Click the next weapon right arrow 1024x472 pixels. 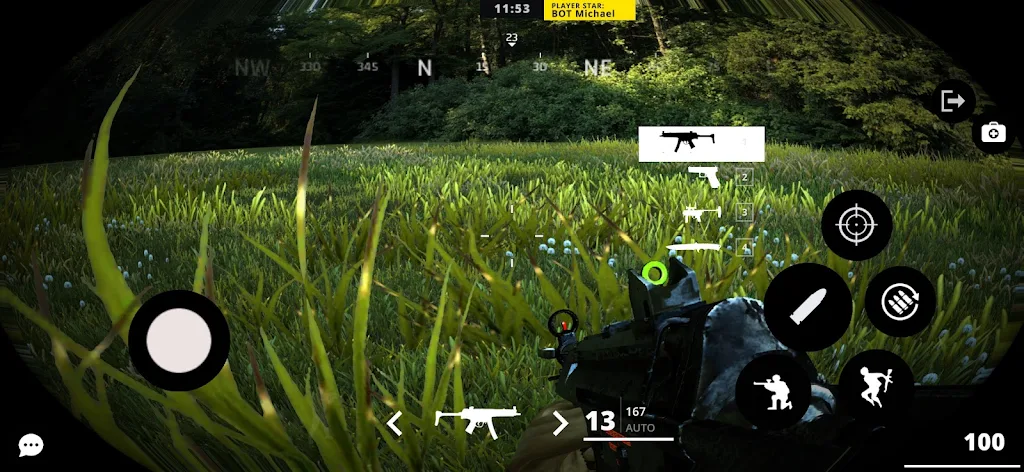click(560, 423)
